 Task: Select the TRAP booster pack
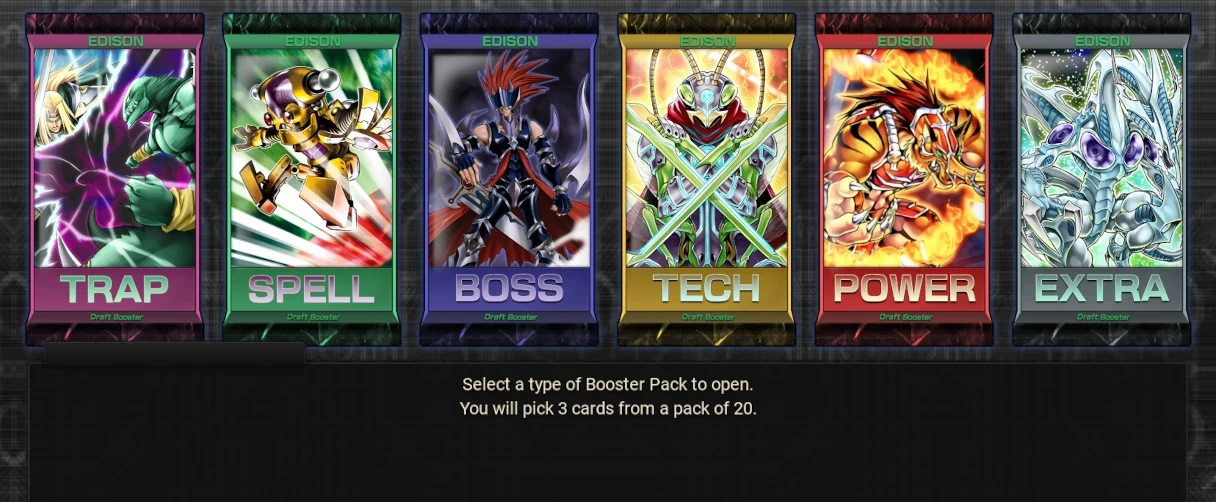click(x=114, y=180)
